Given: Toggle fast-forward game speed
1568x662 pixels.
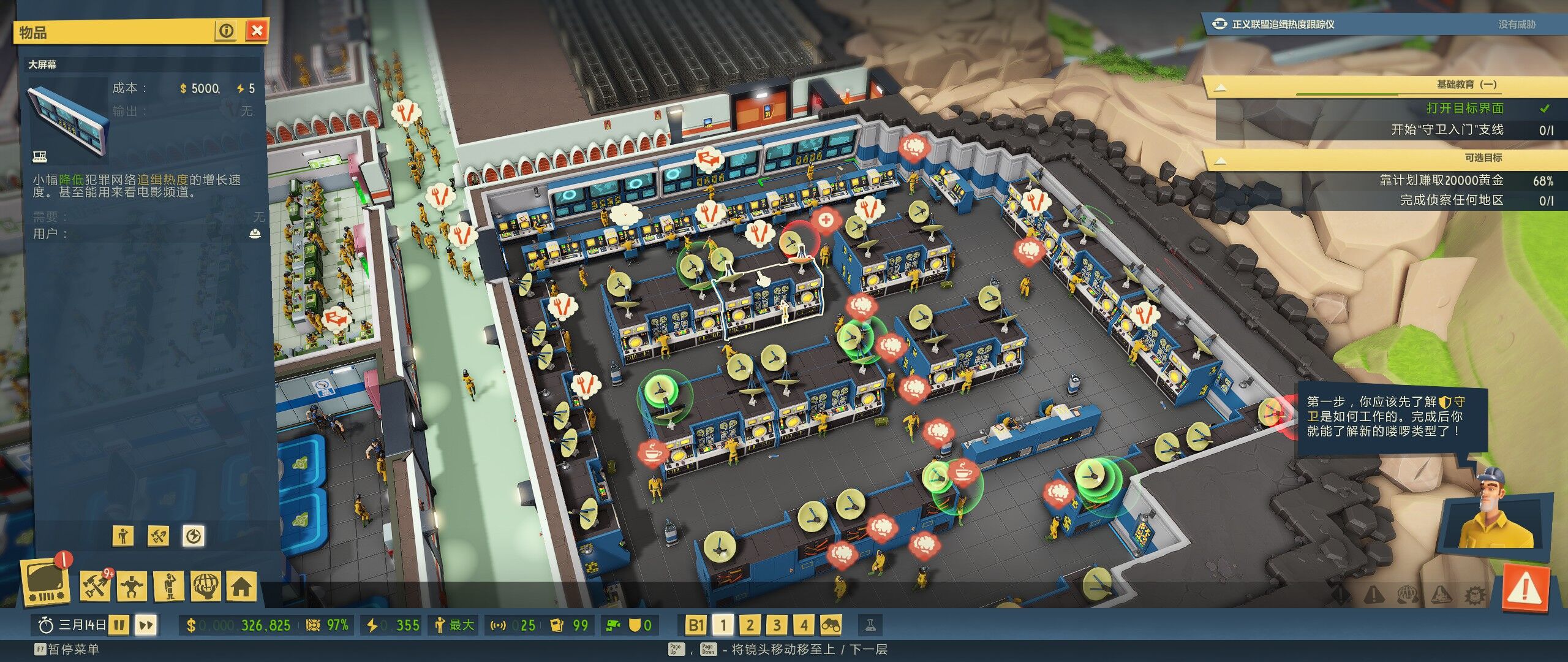Looking at the screenshot, I should 146,625.
